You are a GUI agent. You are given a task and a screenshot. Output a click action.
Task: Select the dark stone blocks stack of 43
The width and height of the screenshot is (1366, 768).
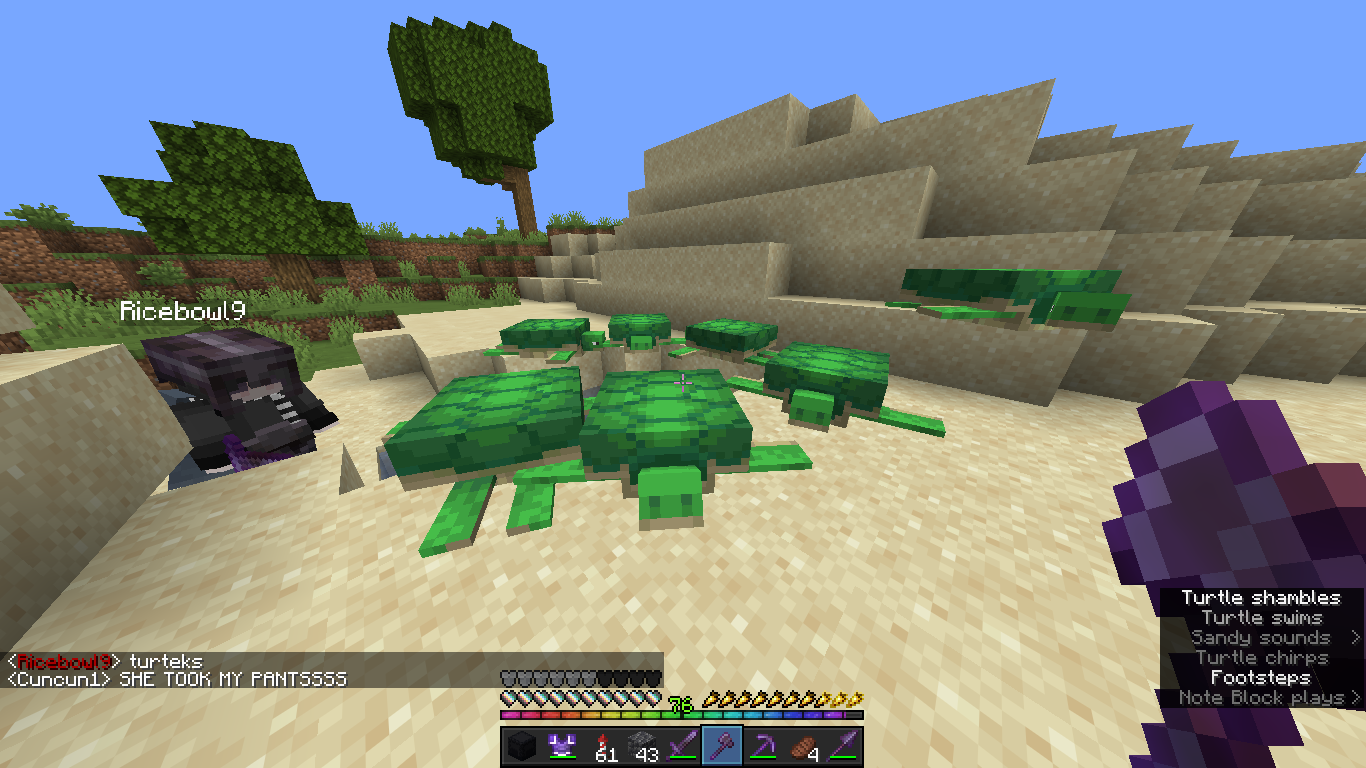pos(642,746)
